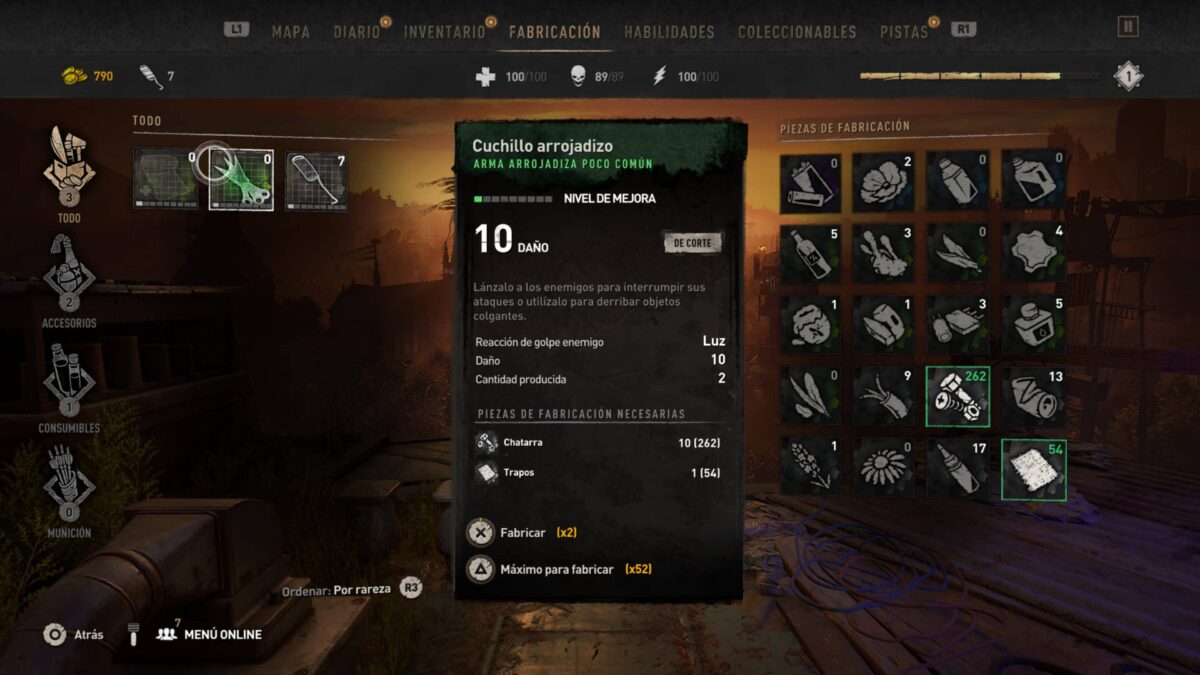The width and height of the screenshot is (1200, 675).
Task: Select the highlighted green throwing knife blueprint
Action: (241, 180)
